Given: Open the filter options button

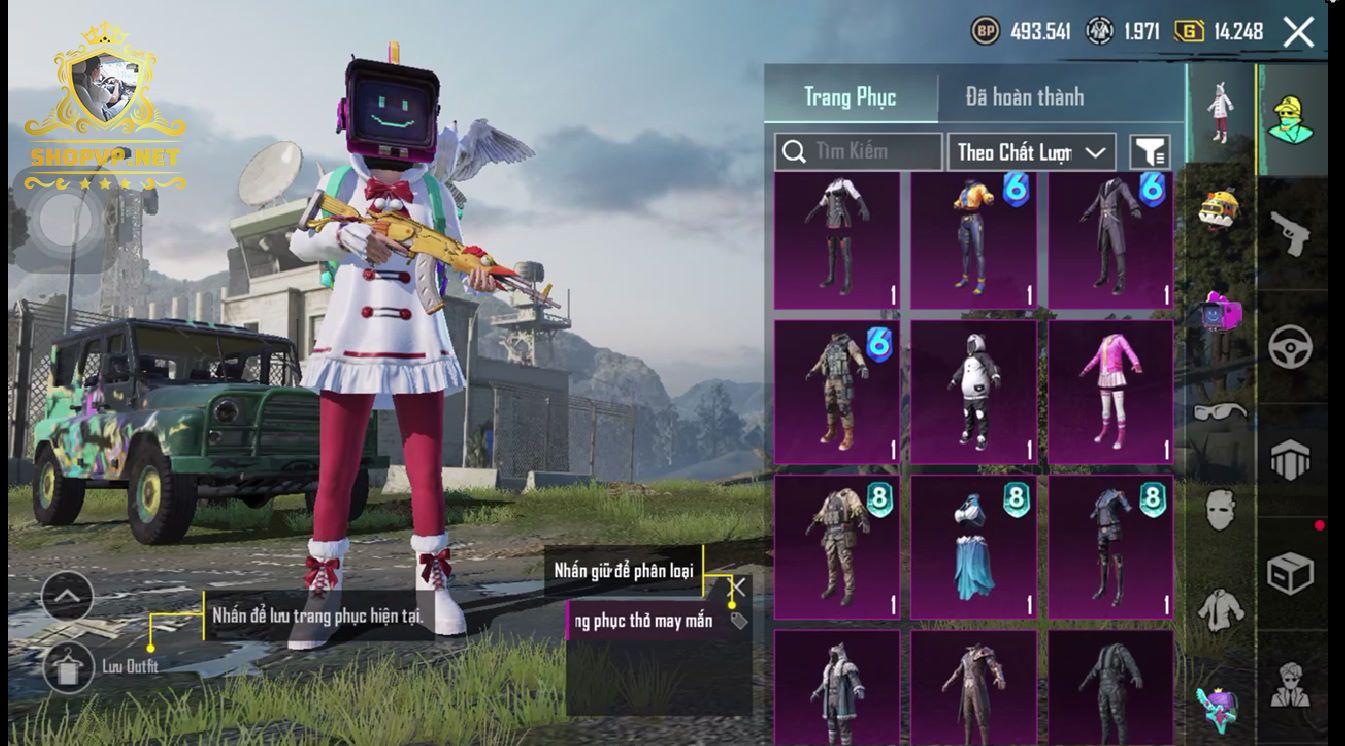Looking at the screenshot, I should 1150,152.
